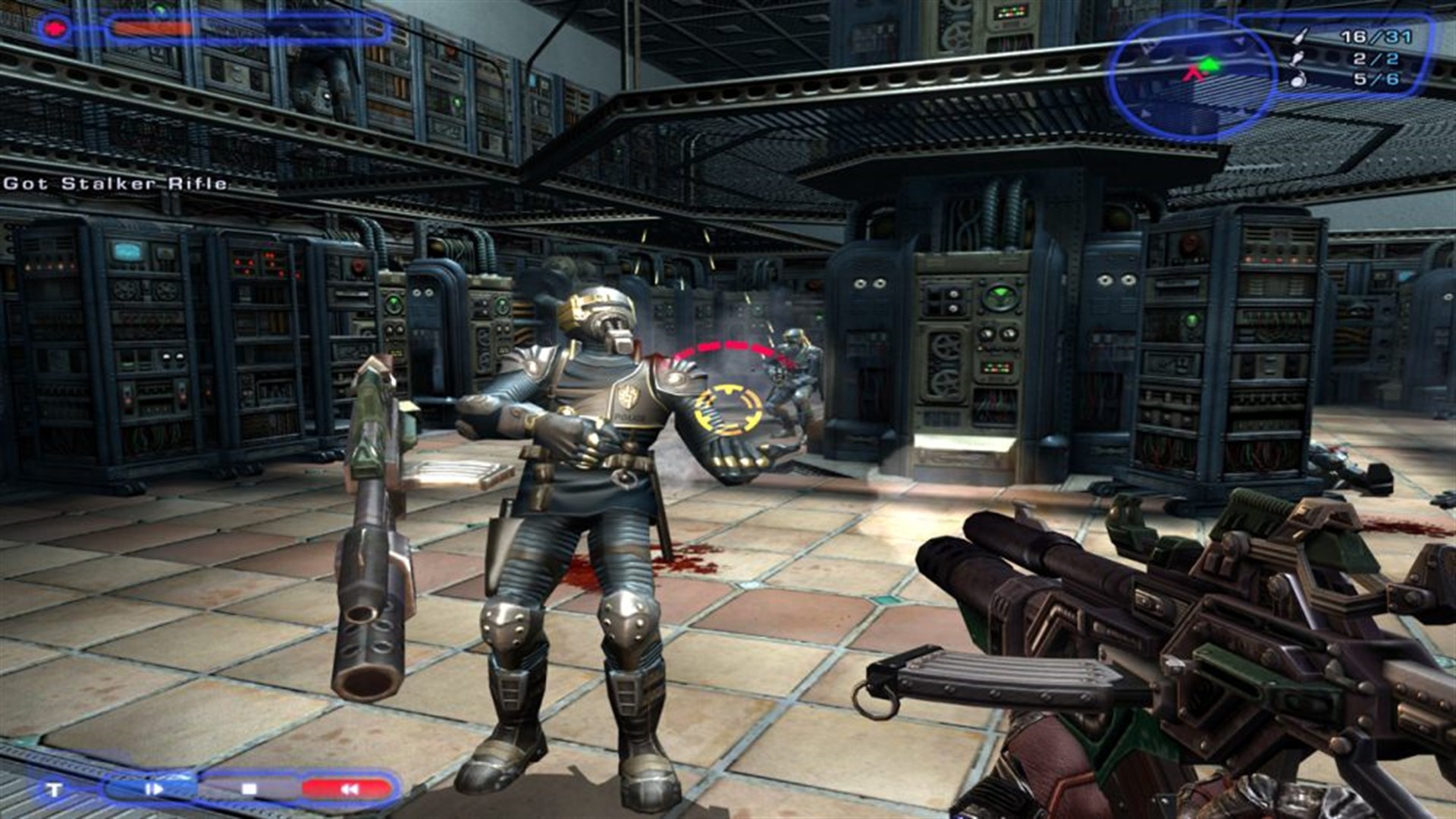Open the triangle marker at the radar's bottom edge
Image resolution: width=1456 pixels, height=819 pixels.
(1147, 112)
